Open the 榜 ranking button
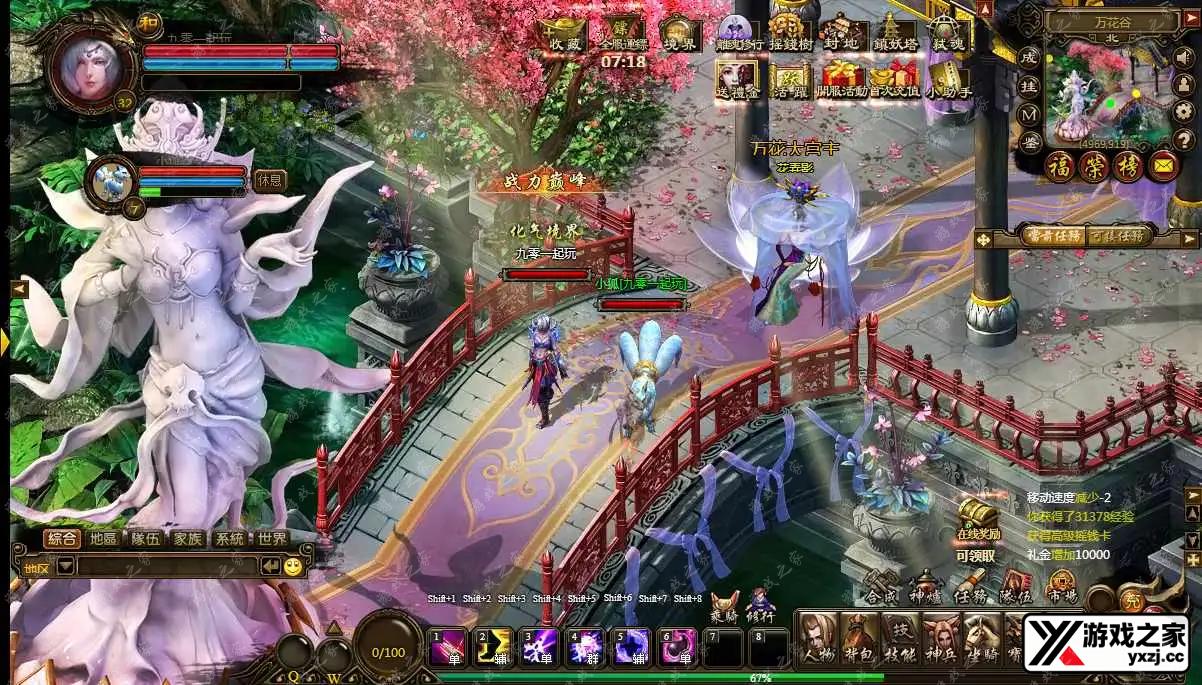1202x685 pixels. point(1128,166)
